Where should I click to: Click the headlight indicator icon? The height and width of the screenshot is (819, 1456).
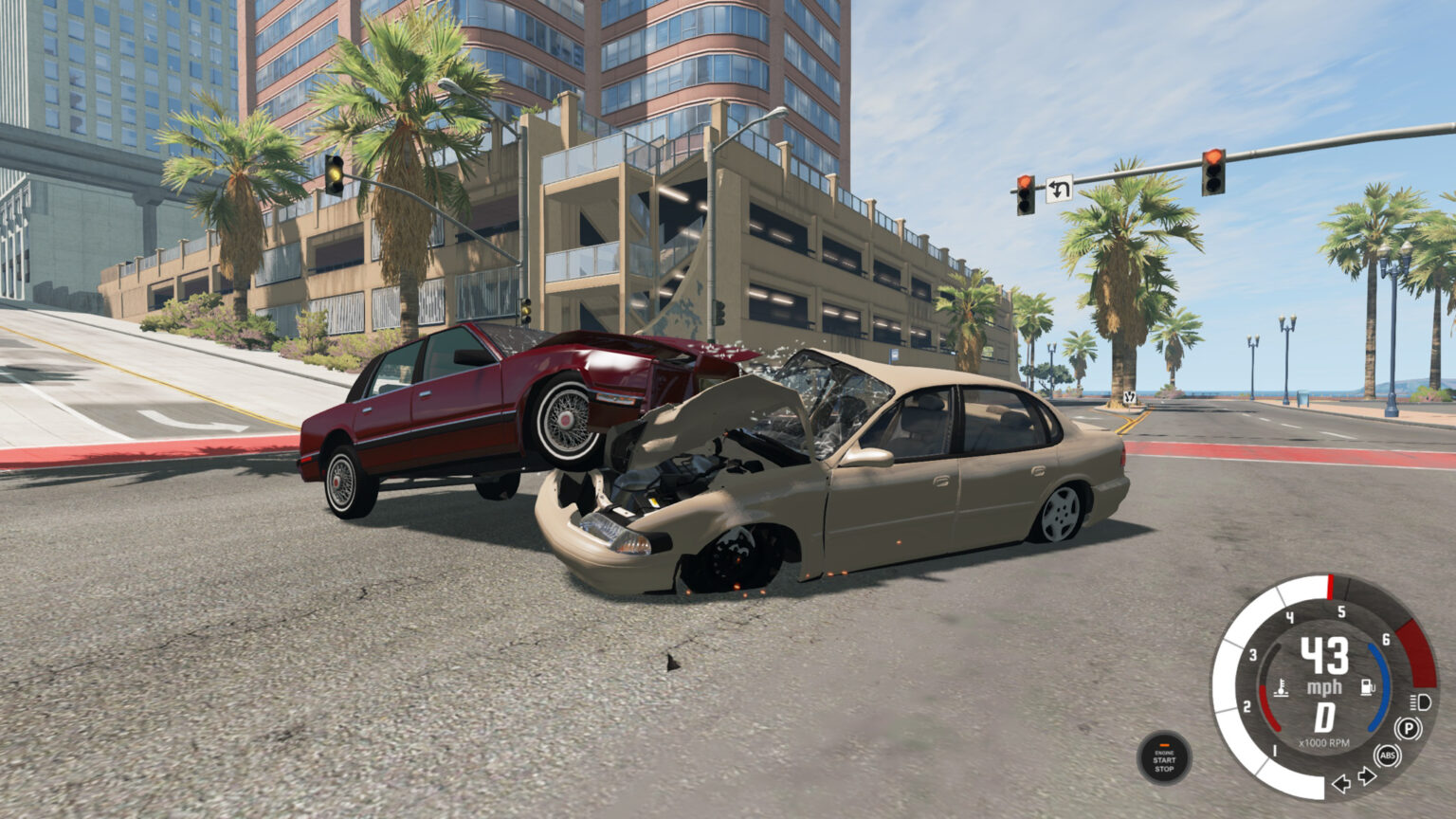(1419, 702)
